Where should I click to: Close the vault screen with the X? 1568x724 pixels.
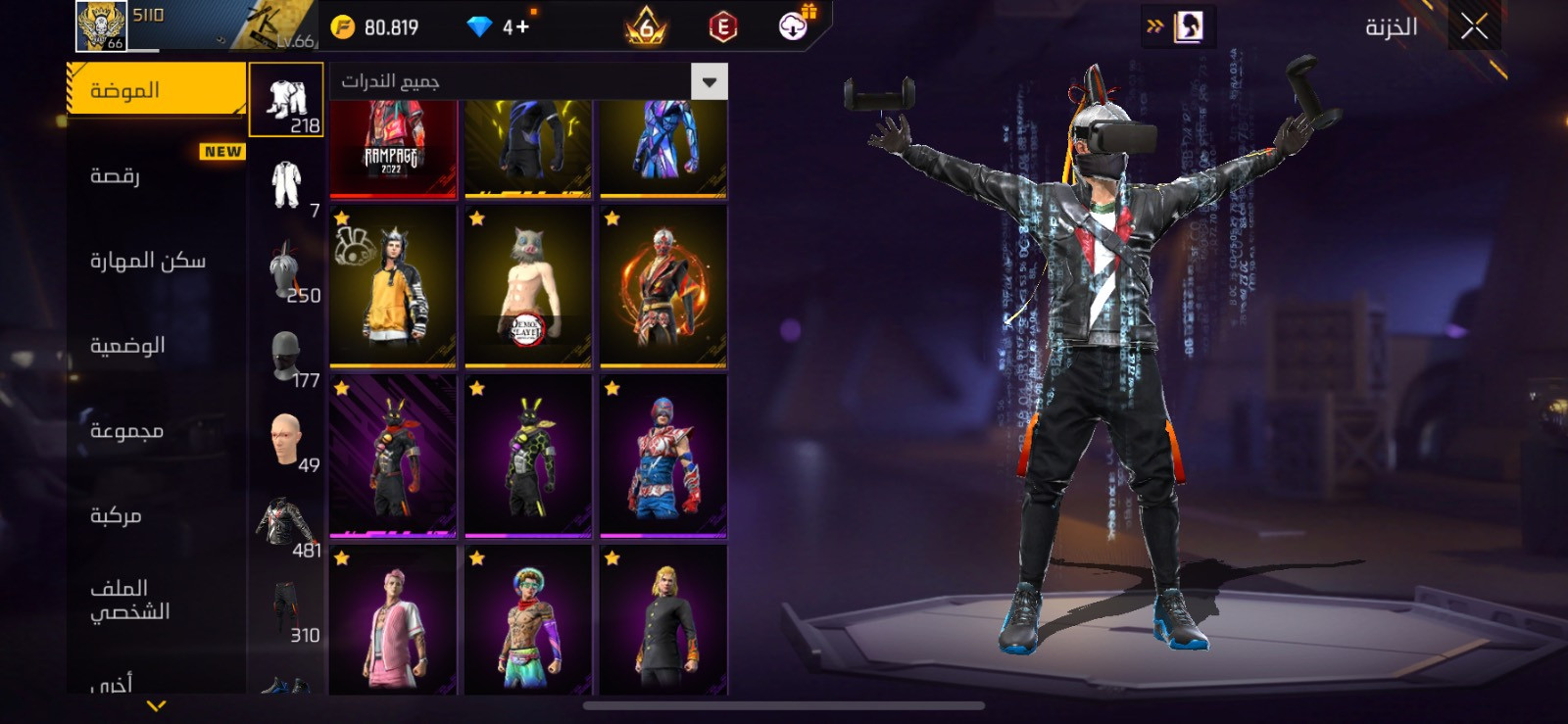[1474, 26]
